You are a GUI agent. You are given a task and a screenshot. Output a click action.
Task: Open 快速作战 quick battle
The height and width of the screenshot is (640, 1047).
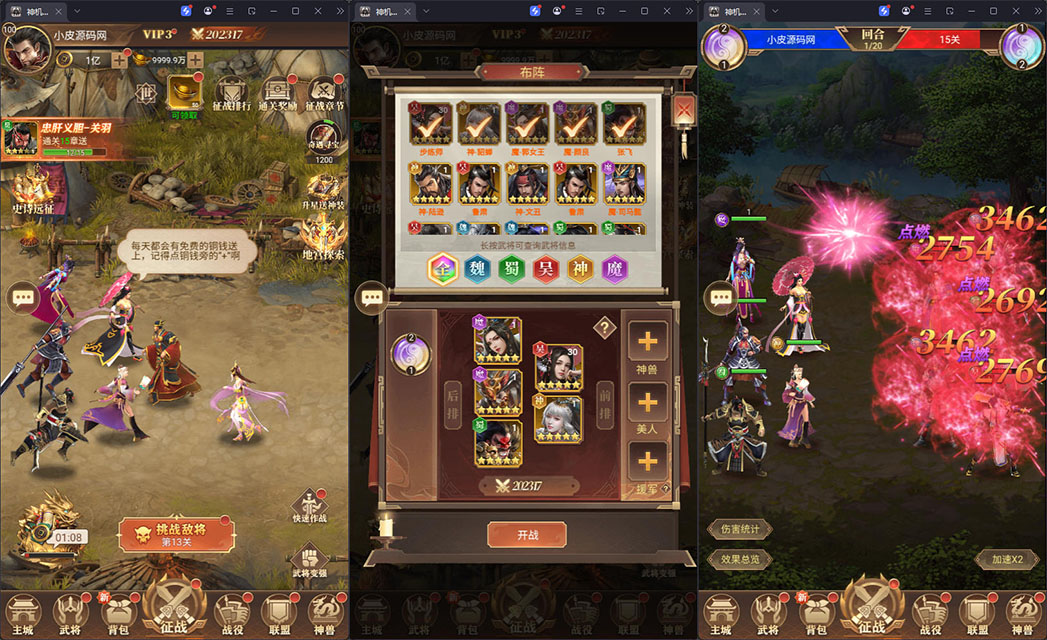pos(309,507)
